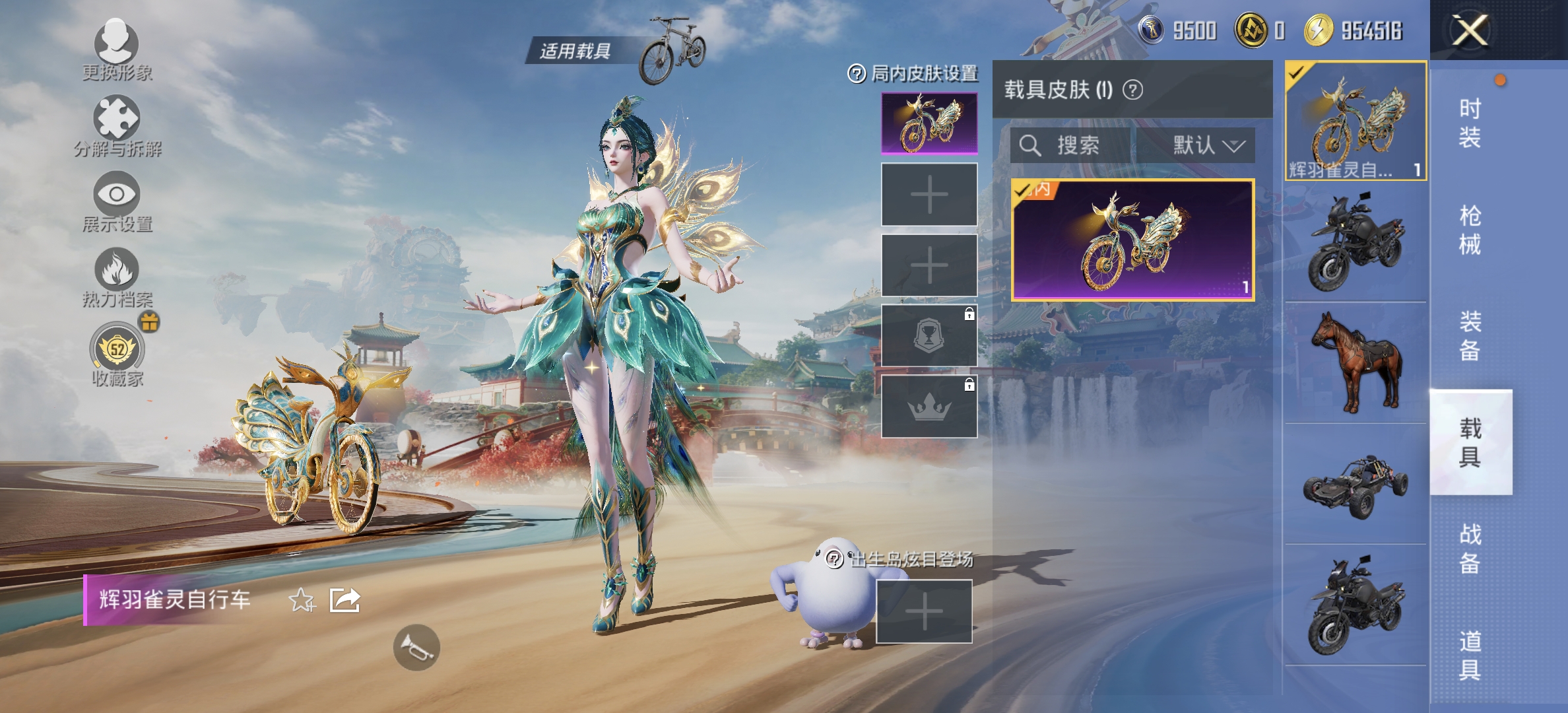Add a 出生岛炫目登场 entrance effect

click(x=924, y=611)
